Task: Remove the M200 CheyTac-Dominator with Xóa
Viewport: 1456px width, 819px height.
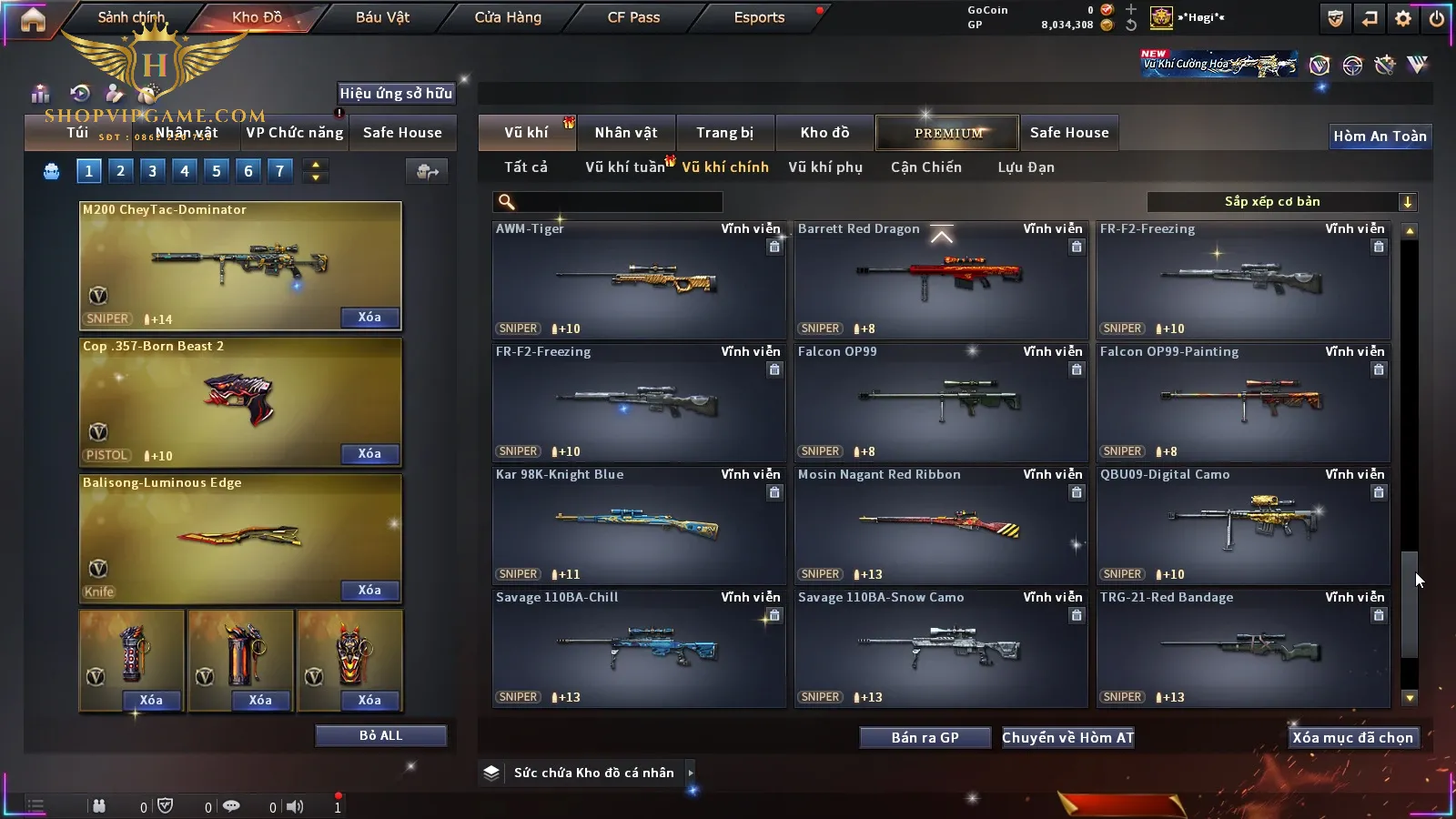Action: pos(369,318)
